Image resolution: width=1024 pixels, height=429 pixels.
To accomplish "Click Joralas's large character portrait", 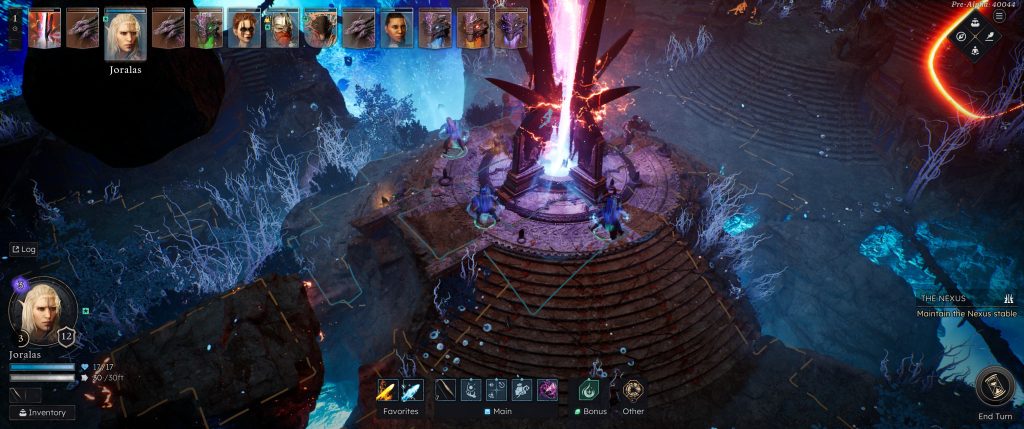I will click(41, 311).
